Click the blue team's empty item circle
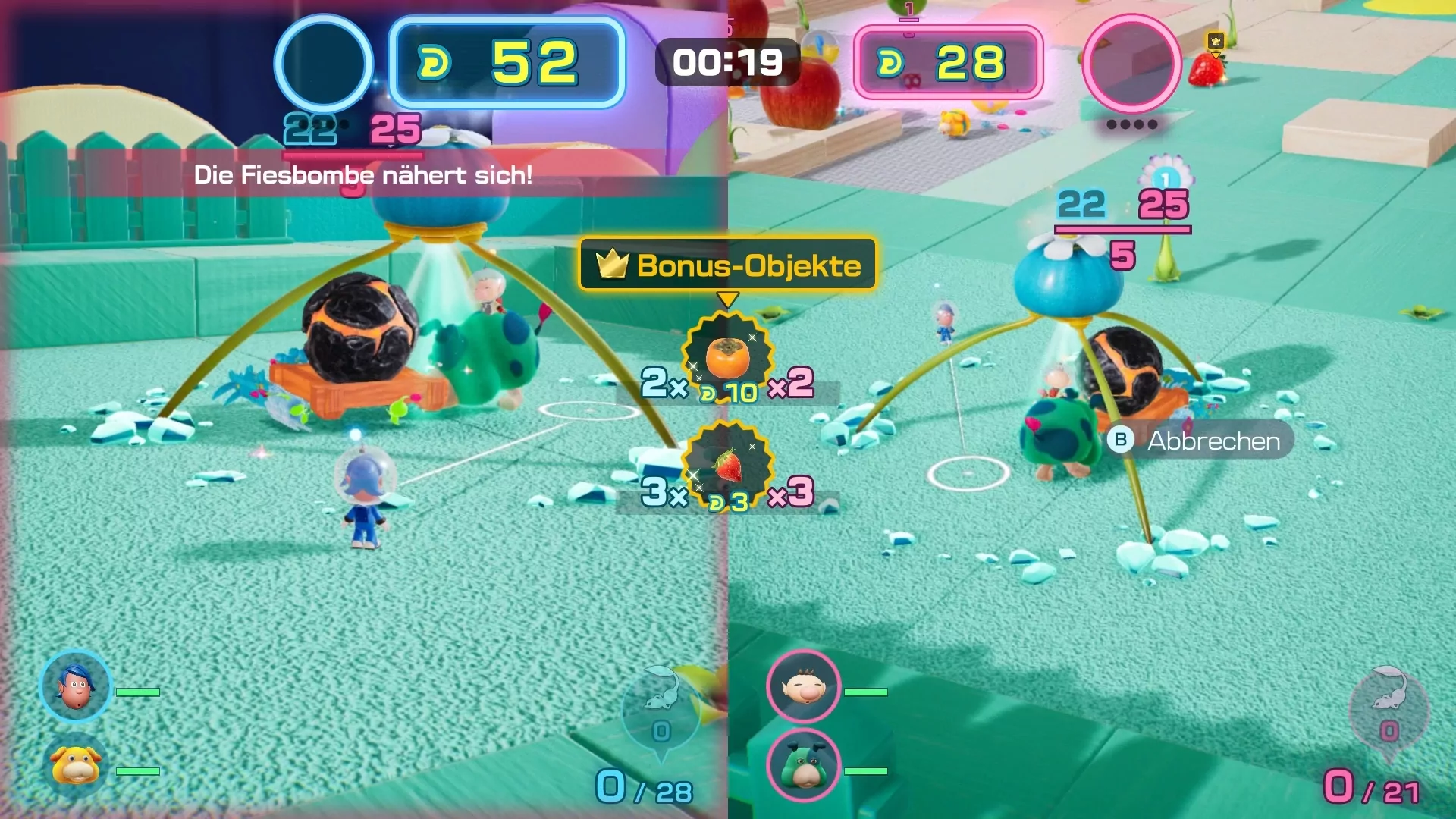 click(x=324, y=63)
